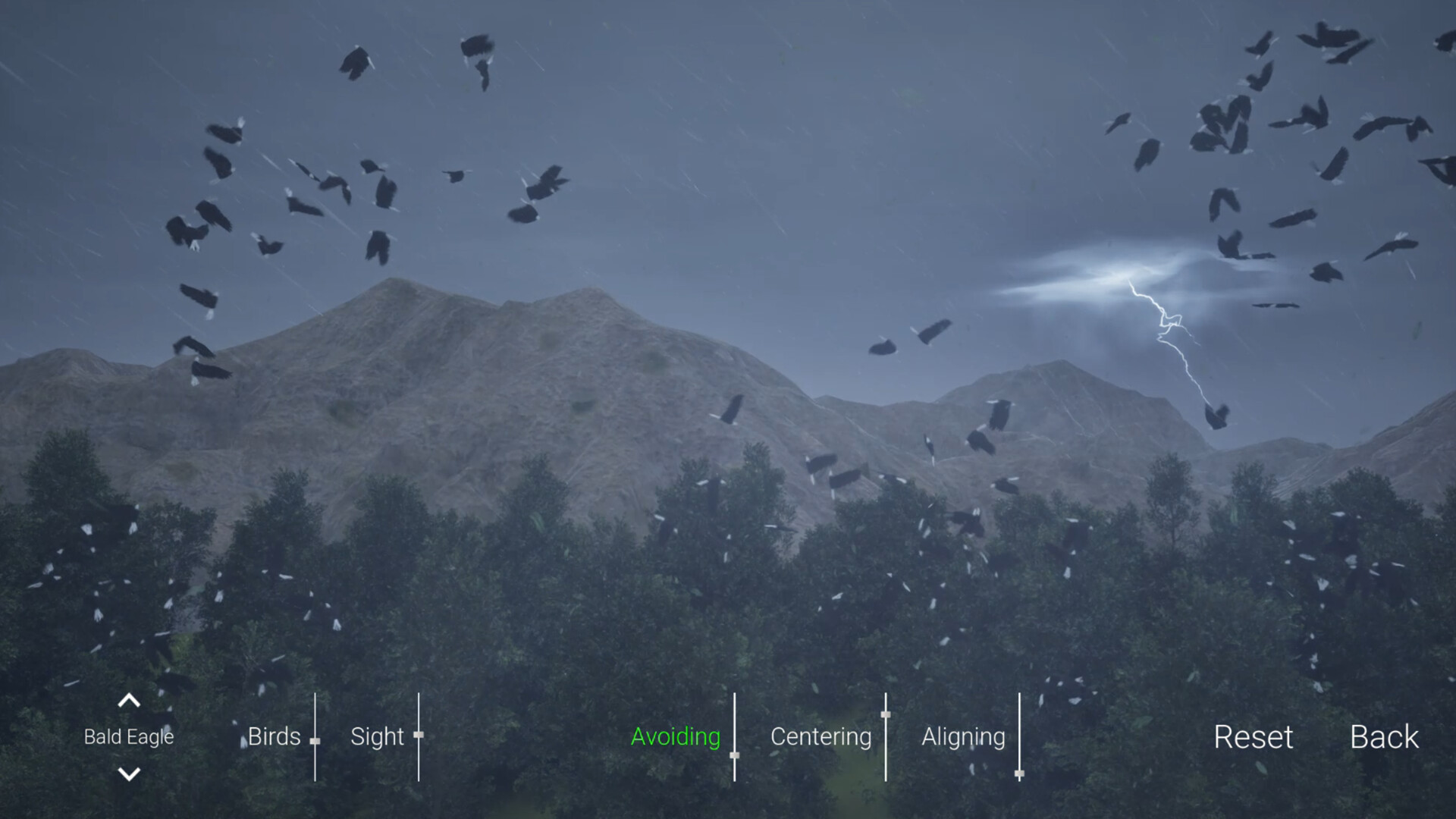Click Back to leave settings
Image resolution: width=1456 pixels, height=819 pixels.
pyautogui.click(x=1385, y=736)
